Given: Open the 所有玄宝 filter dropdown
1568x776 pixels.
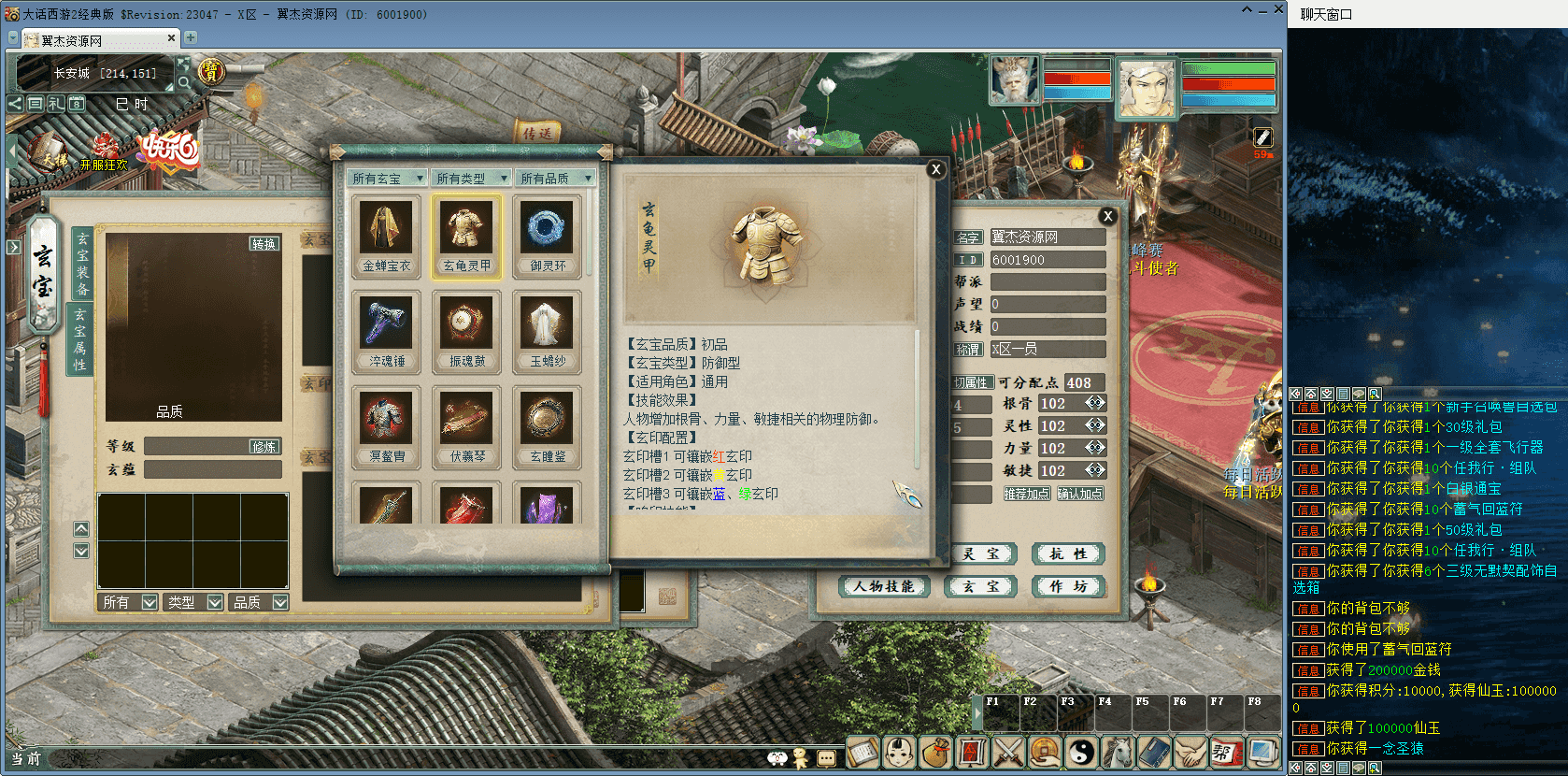Looking at the screenshot, I should click(387, 178).
